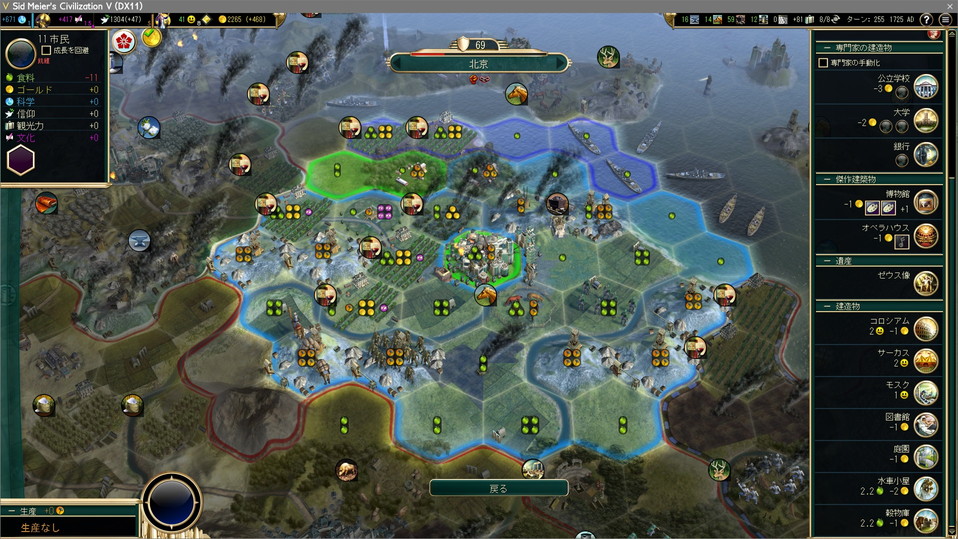The height and width of the screenshot is (539, 958).
Task: Enable the 専門家の手動化 checkbox
Action: point(823,62)
